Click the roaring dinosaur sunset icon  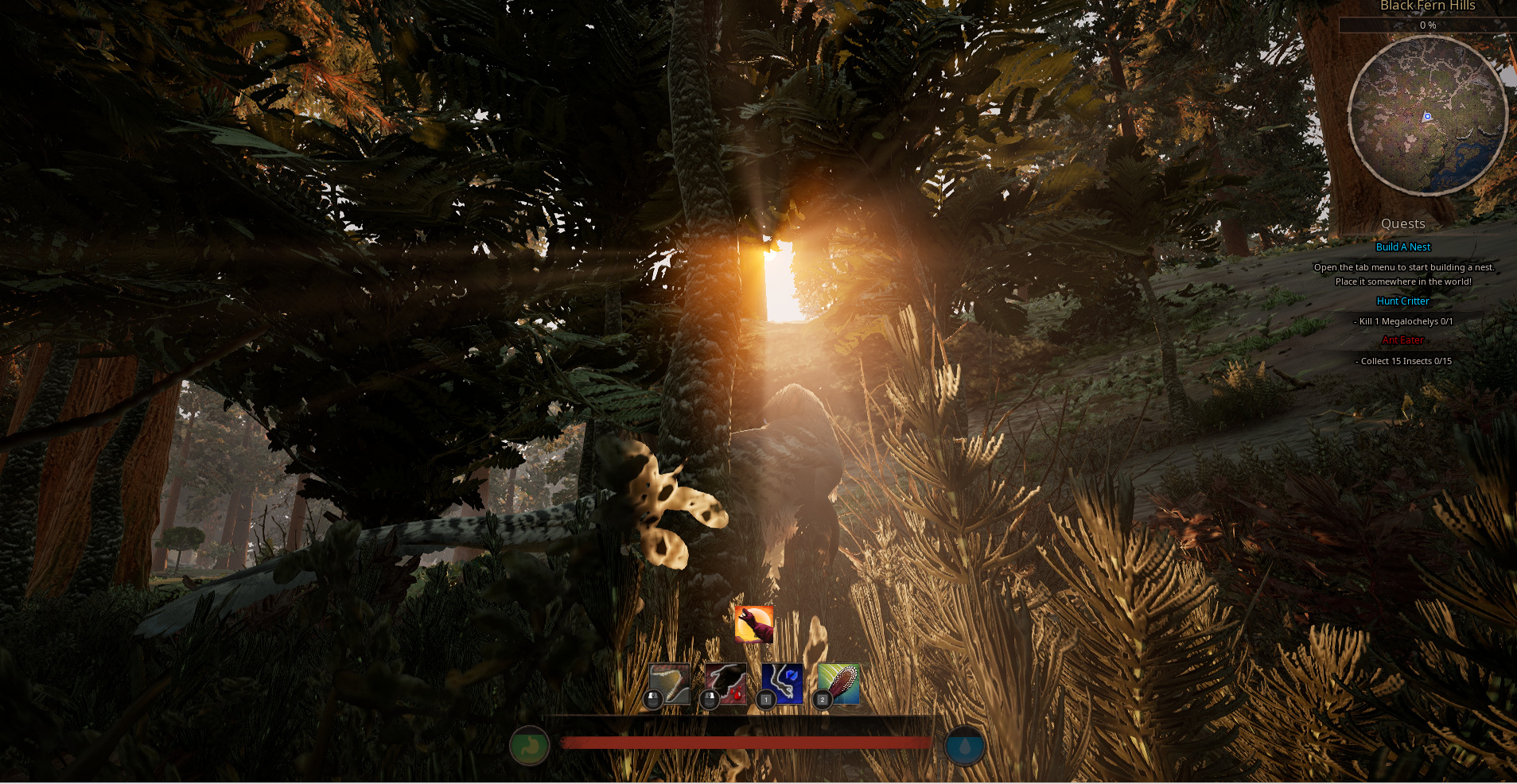754,624
